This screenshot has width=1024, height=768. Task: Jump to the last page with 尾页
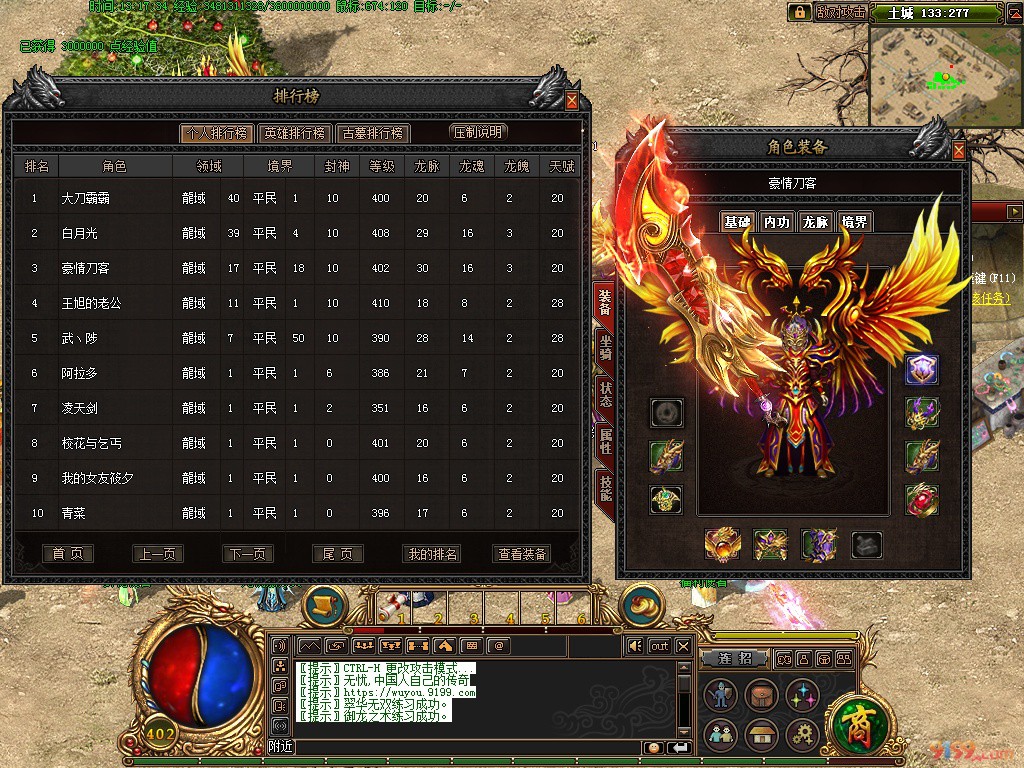click(x=338, y=554)
